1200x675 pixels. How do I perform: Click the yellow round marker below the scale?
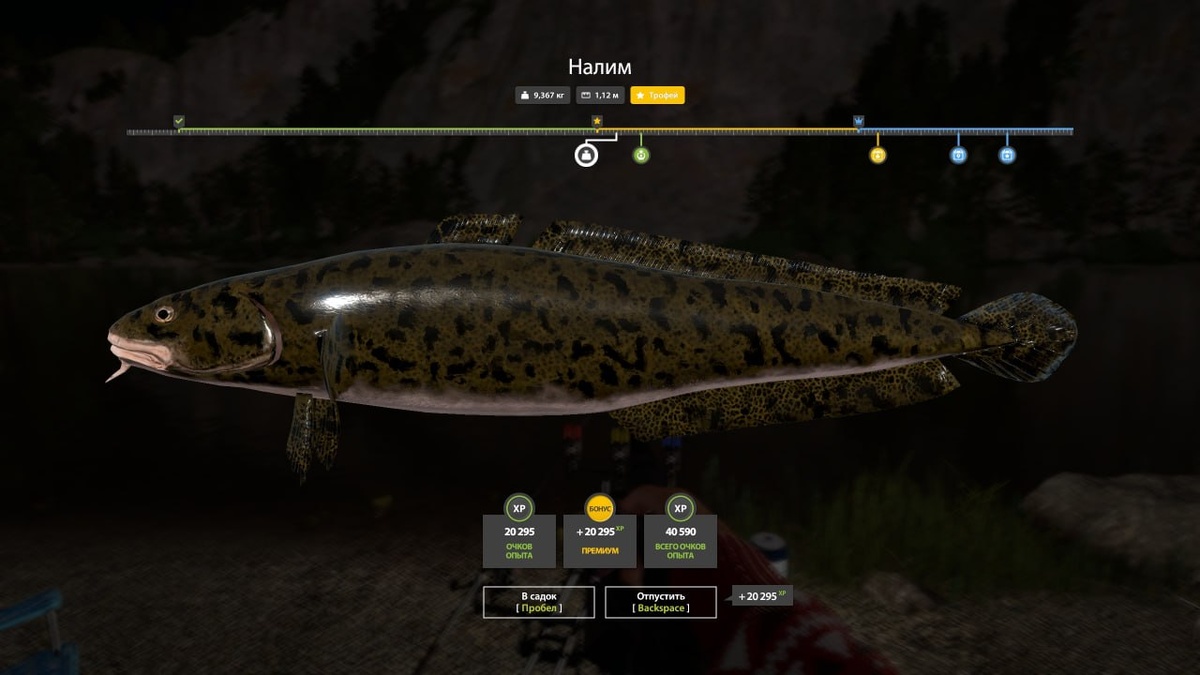click(x=877, y=155)
